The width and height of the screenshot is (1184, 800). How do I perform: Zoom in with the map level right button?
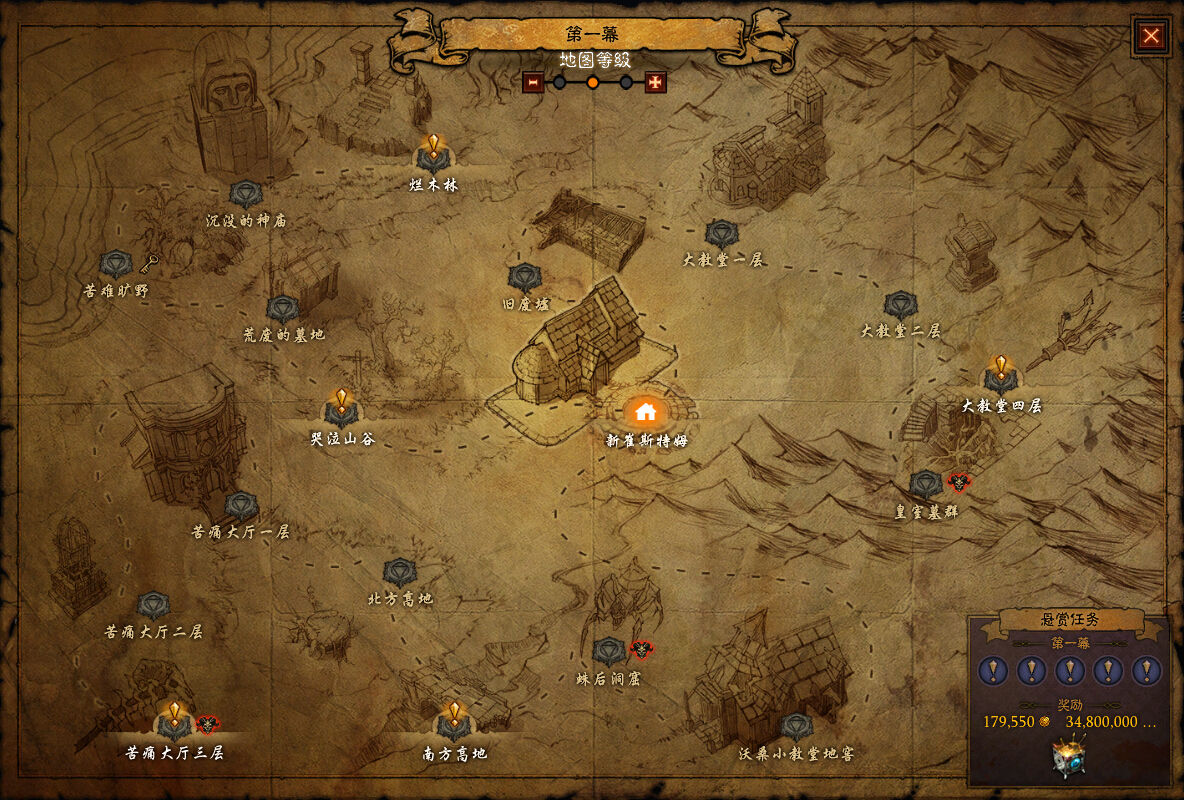656,82
